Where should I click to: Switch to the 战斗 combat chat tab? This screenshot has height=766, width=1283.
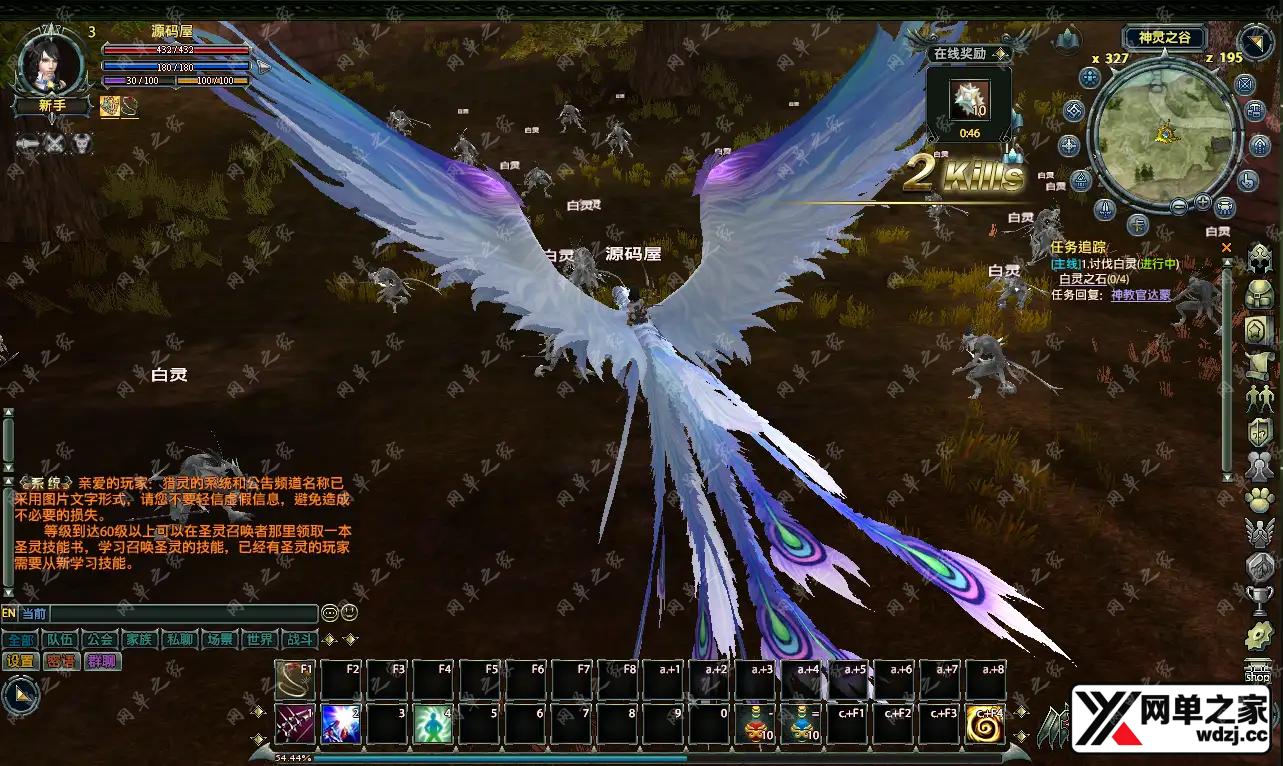click(x=300, y=640)
